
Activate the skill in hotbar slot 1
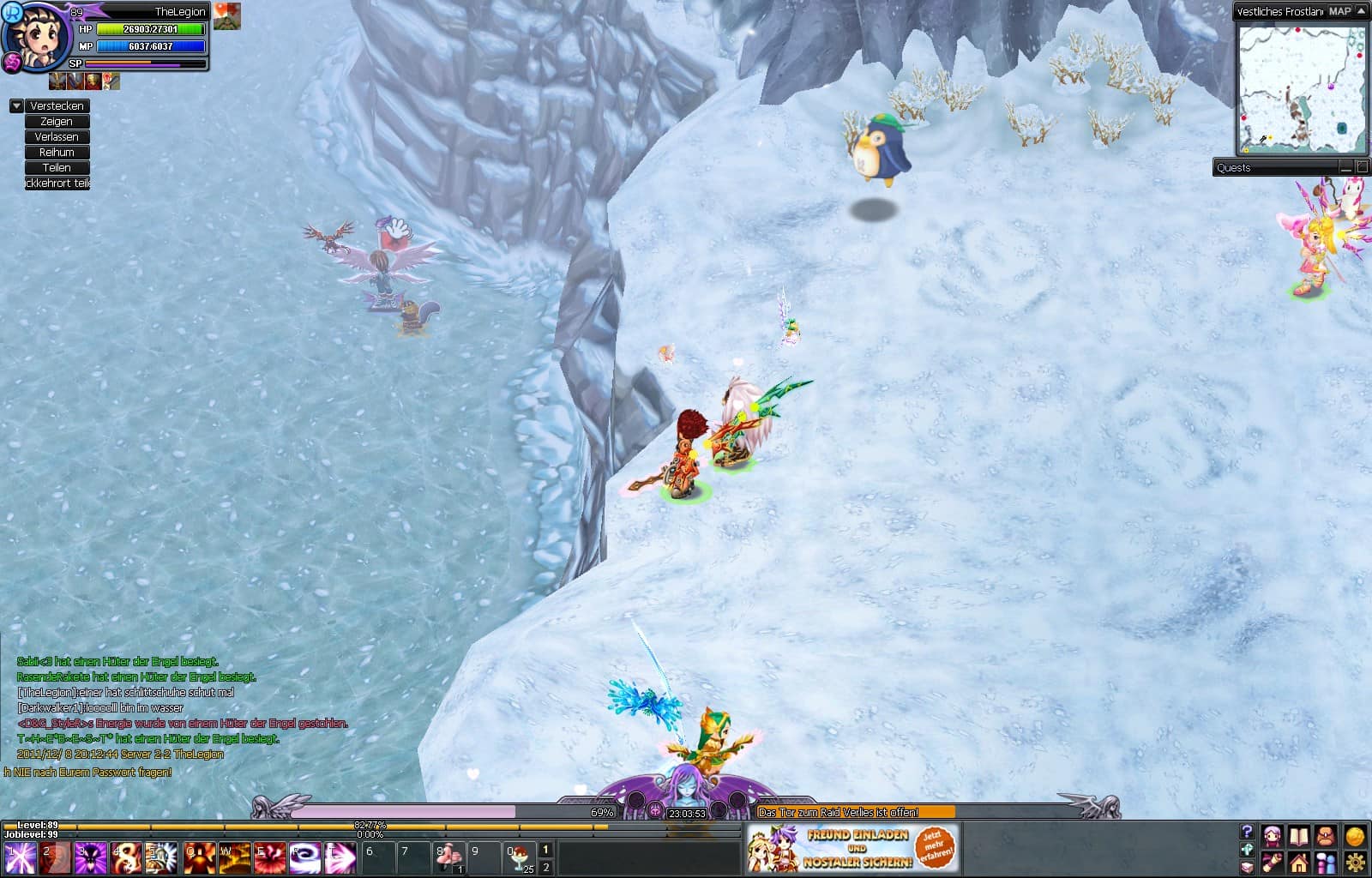tap(20, 857)
